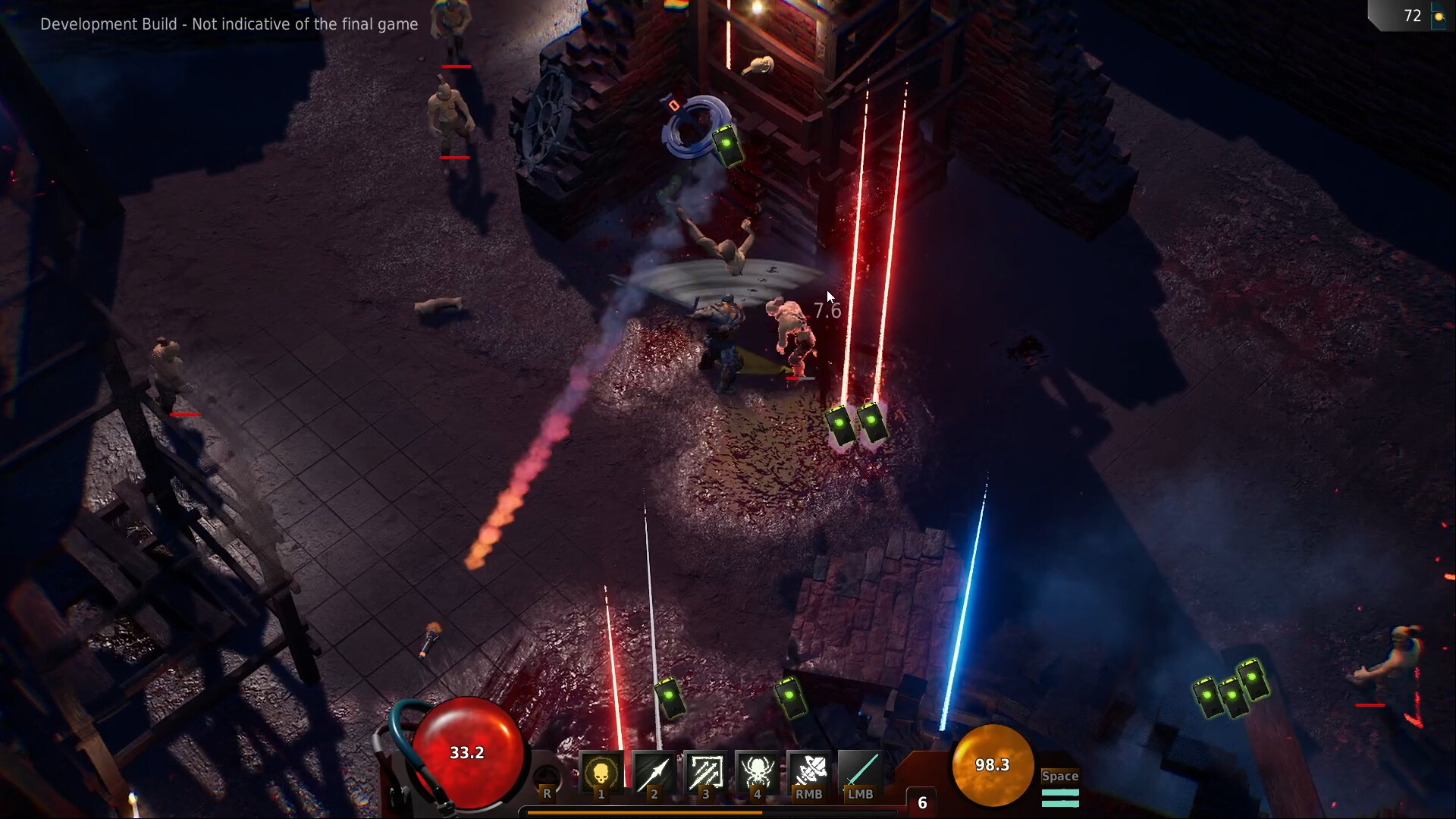The width and height of the screenshot is (1456, 819).
Task: Click the orange resource orb showing 98.3
Action: click(x=993, y=766)
